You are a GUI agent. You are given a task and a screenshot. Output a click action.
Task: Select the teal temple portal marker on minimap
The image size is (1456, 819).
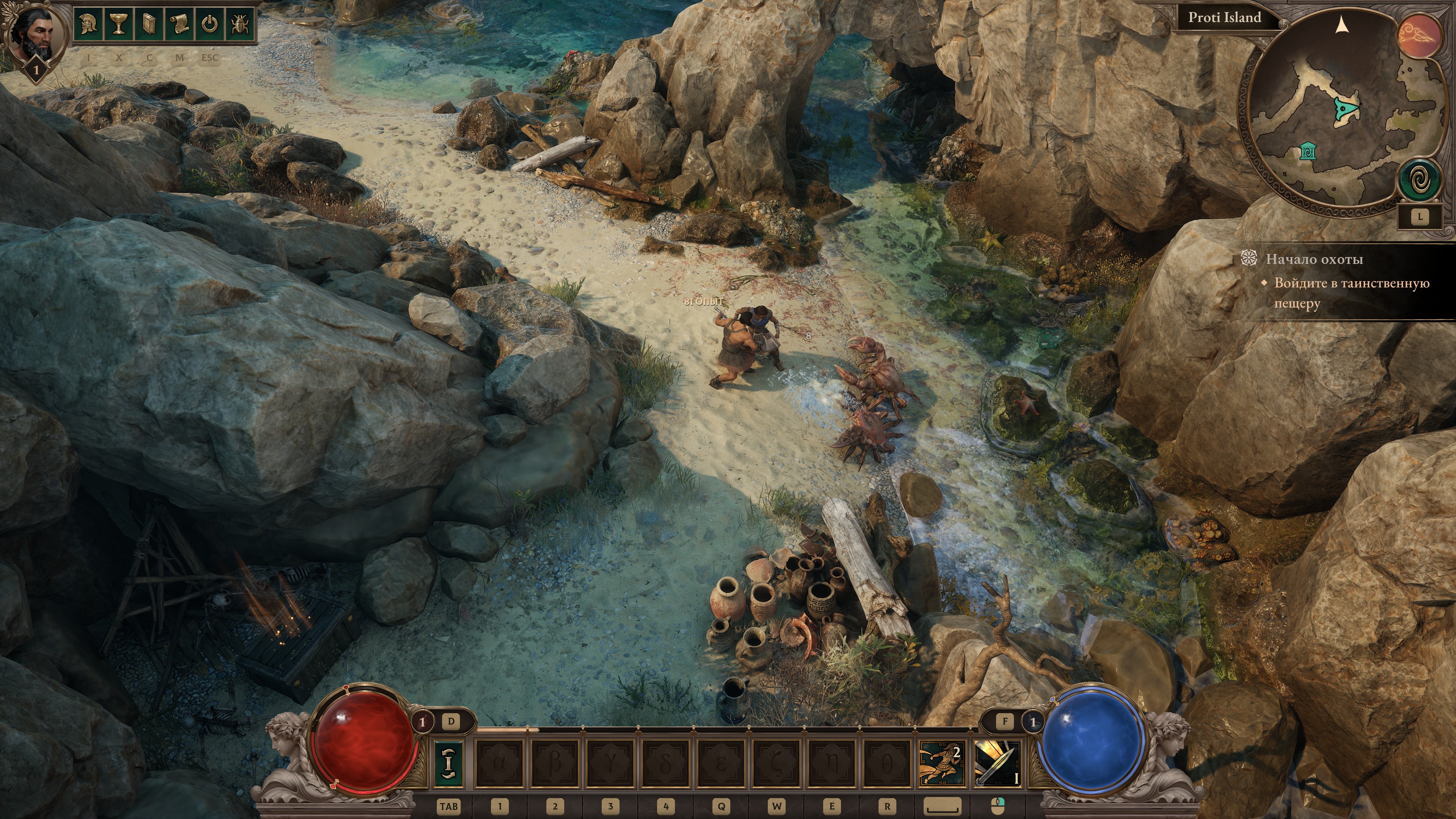point(1307,152)
